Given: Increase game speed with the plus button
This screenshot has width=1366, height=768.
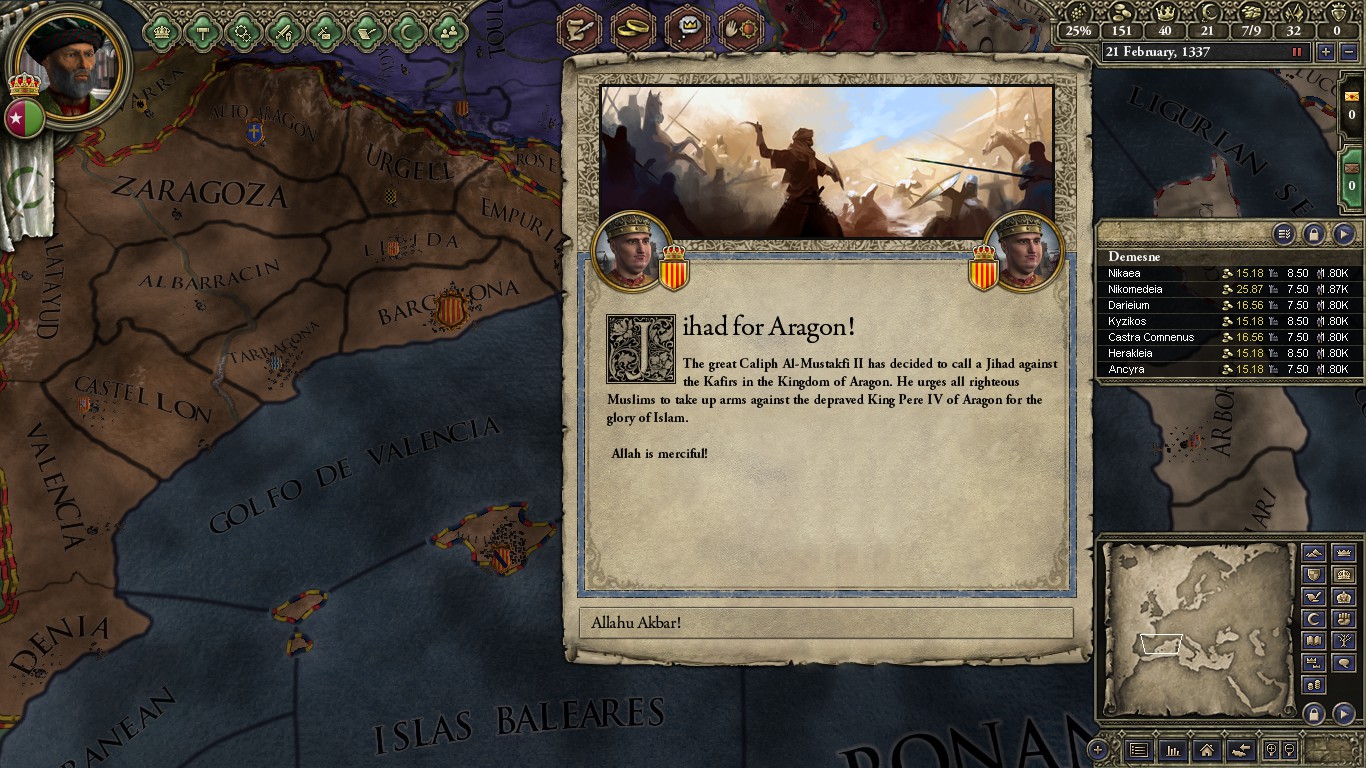Looking at the screenshot, I should pyautogui.click(x=1326, y=52).
